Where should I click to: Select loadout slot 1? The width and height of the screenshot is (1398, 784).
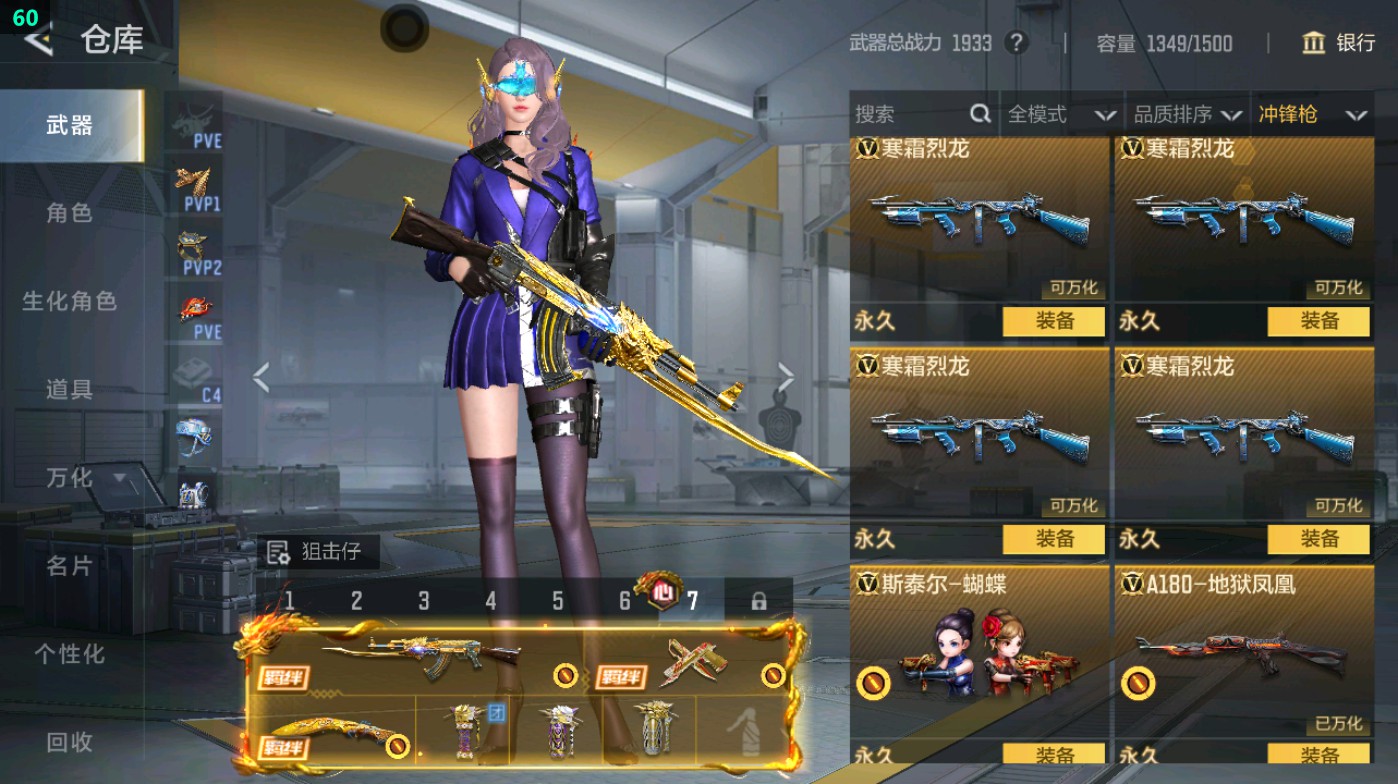pyautogui.click(x=289, y=598)
